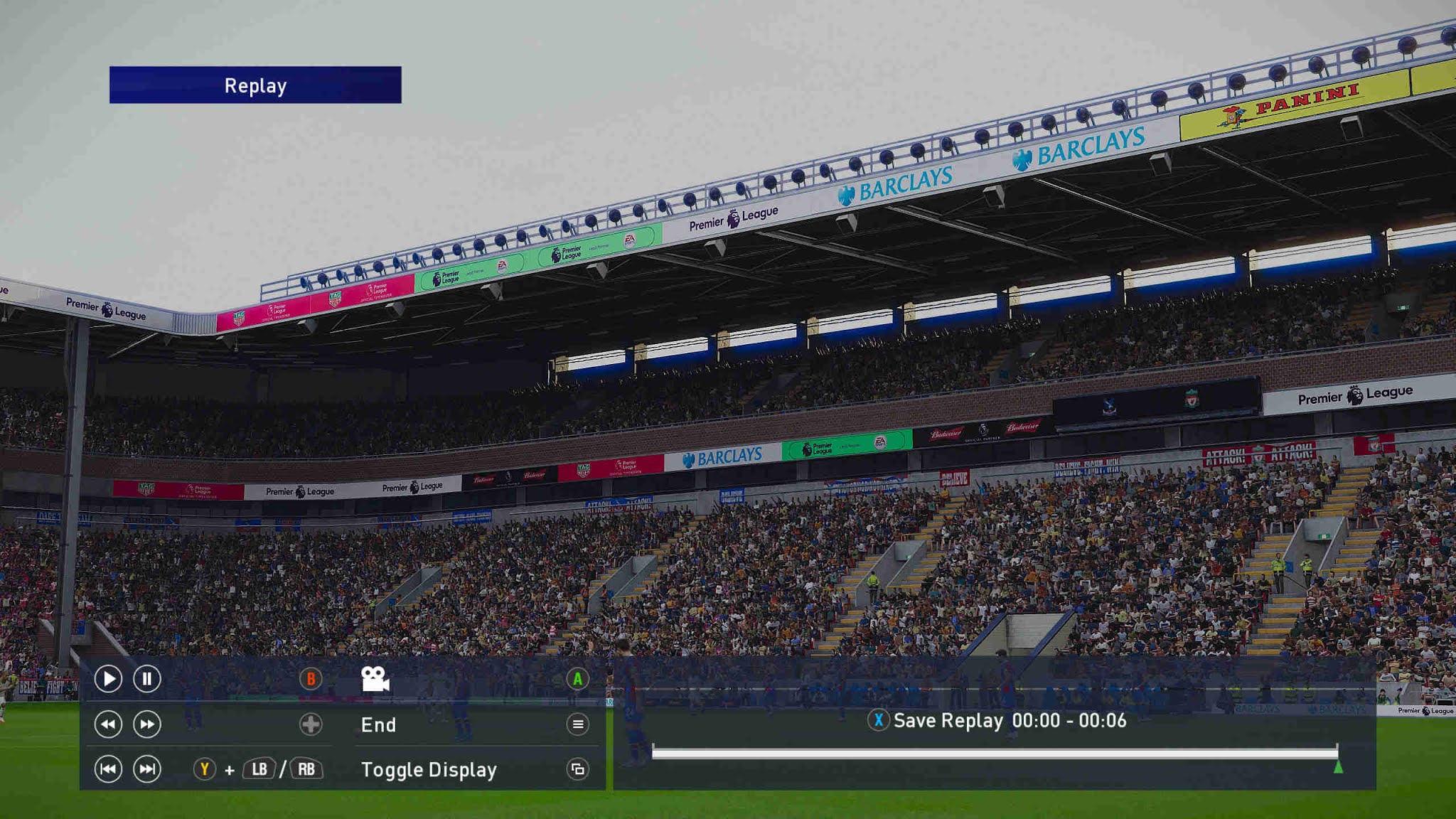Click the Toggle Display window icon
1456x819 pixels.
577,769
